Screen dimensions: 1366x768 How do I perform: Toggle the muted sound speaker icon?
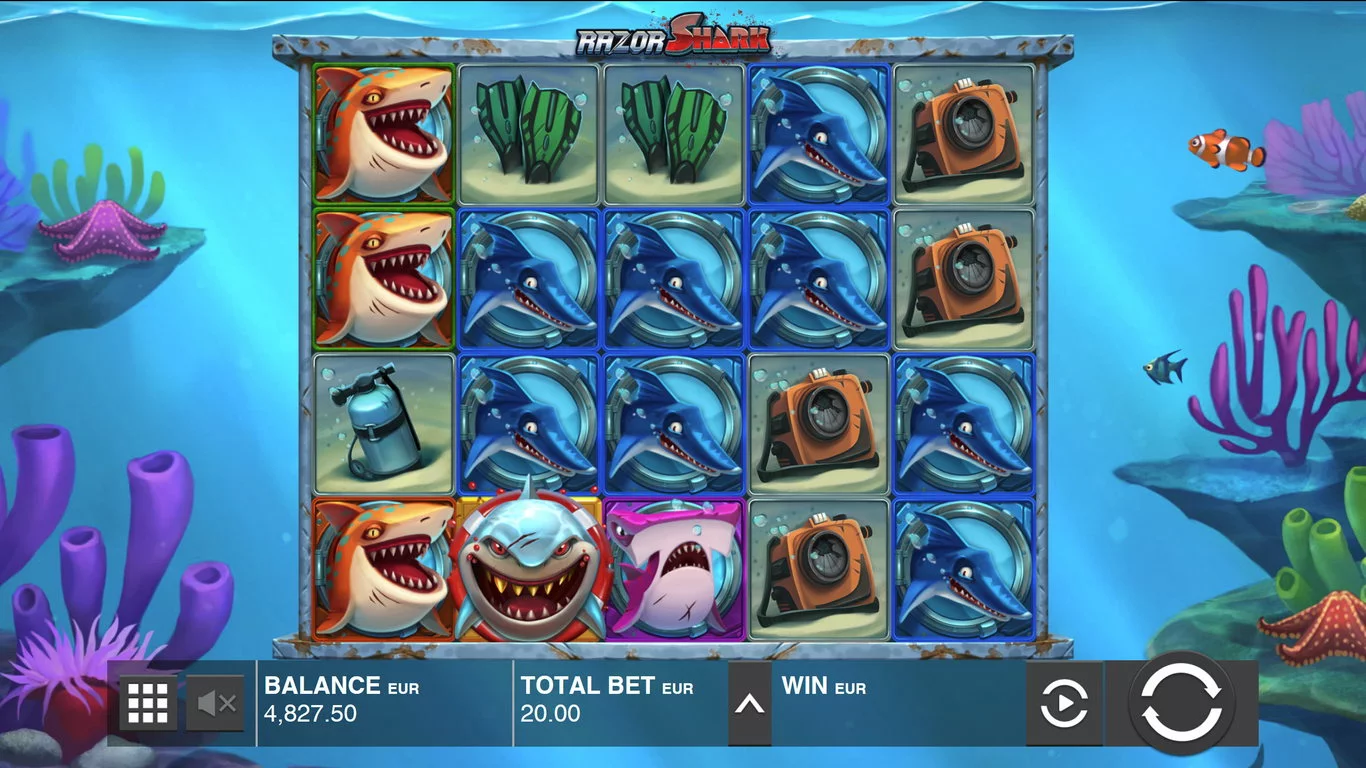pyautogui.click(x=215, y=704)
